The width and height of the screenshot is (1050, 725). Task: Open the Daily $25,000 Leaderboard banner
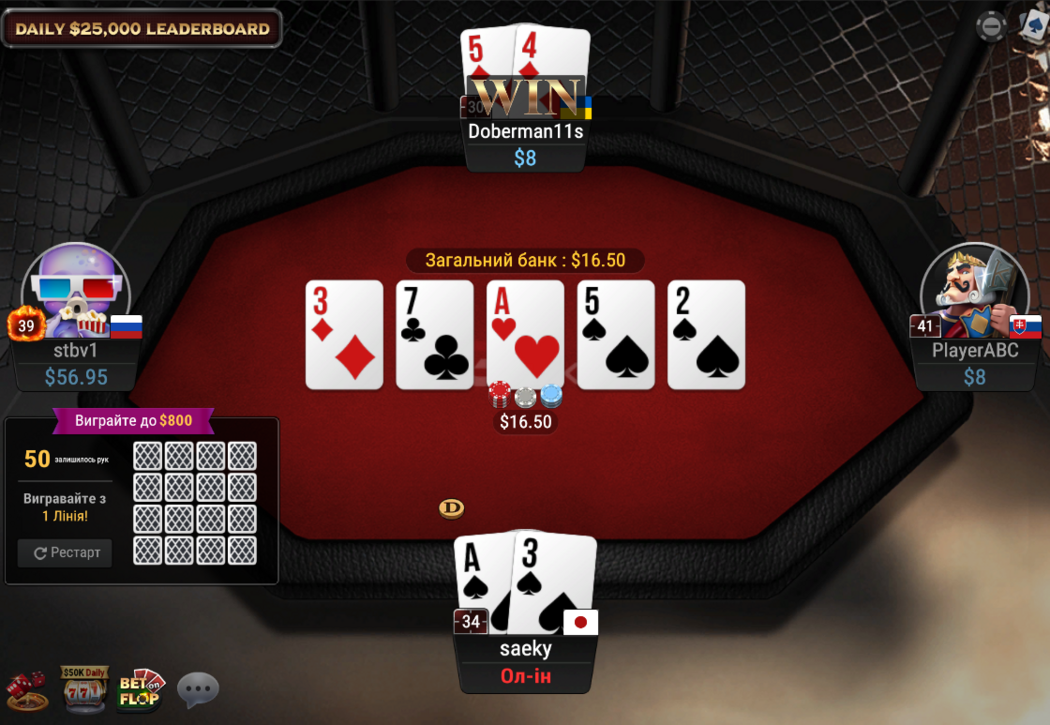point(142,28)
